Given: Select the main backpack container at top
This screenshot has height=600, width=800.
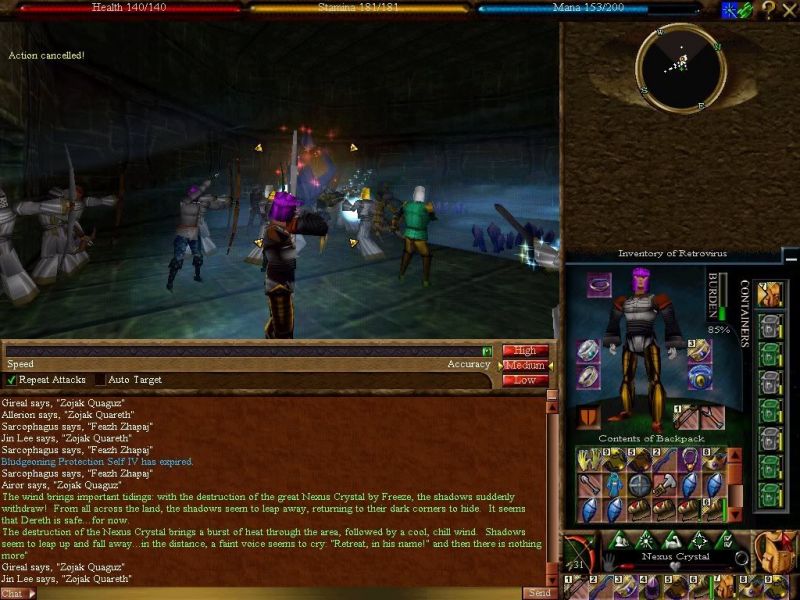Looking at the screenshot, I should 769,295.
